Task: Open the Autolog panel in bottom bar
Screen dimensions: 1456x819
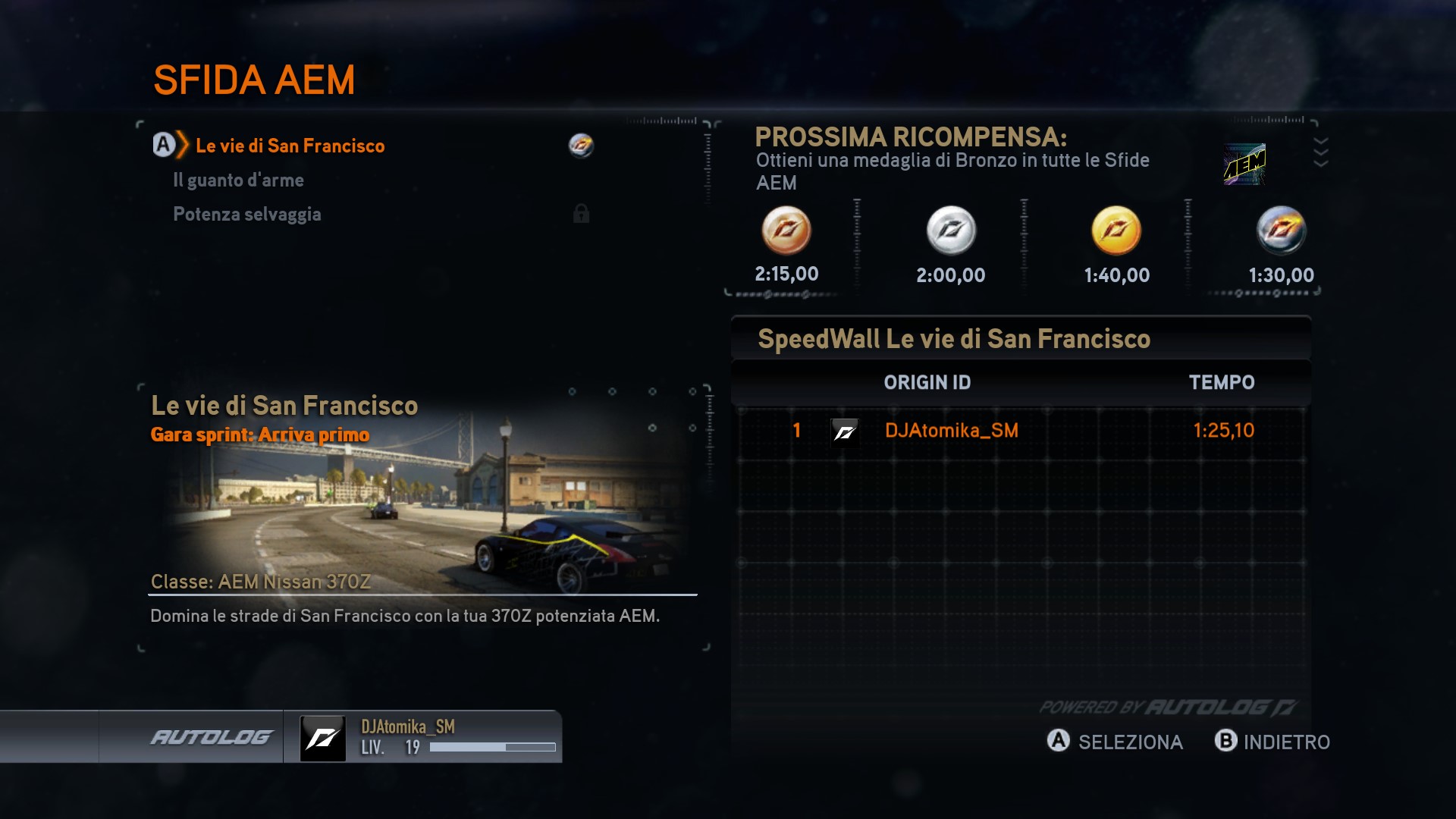Action: click(x=211, y=737)
